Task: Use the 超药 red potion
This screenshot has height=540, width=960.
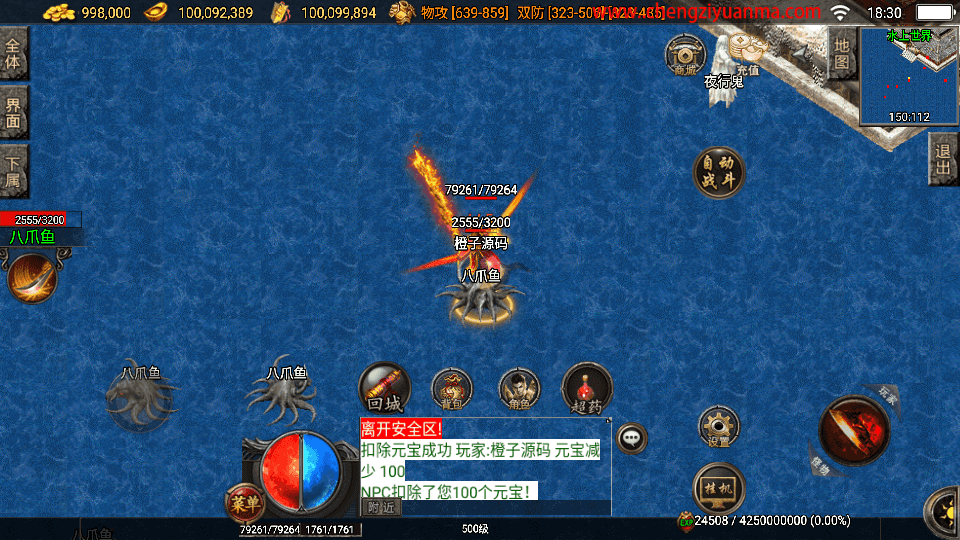Action: [x=587, y=389]
